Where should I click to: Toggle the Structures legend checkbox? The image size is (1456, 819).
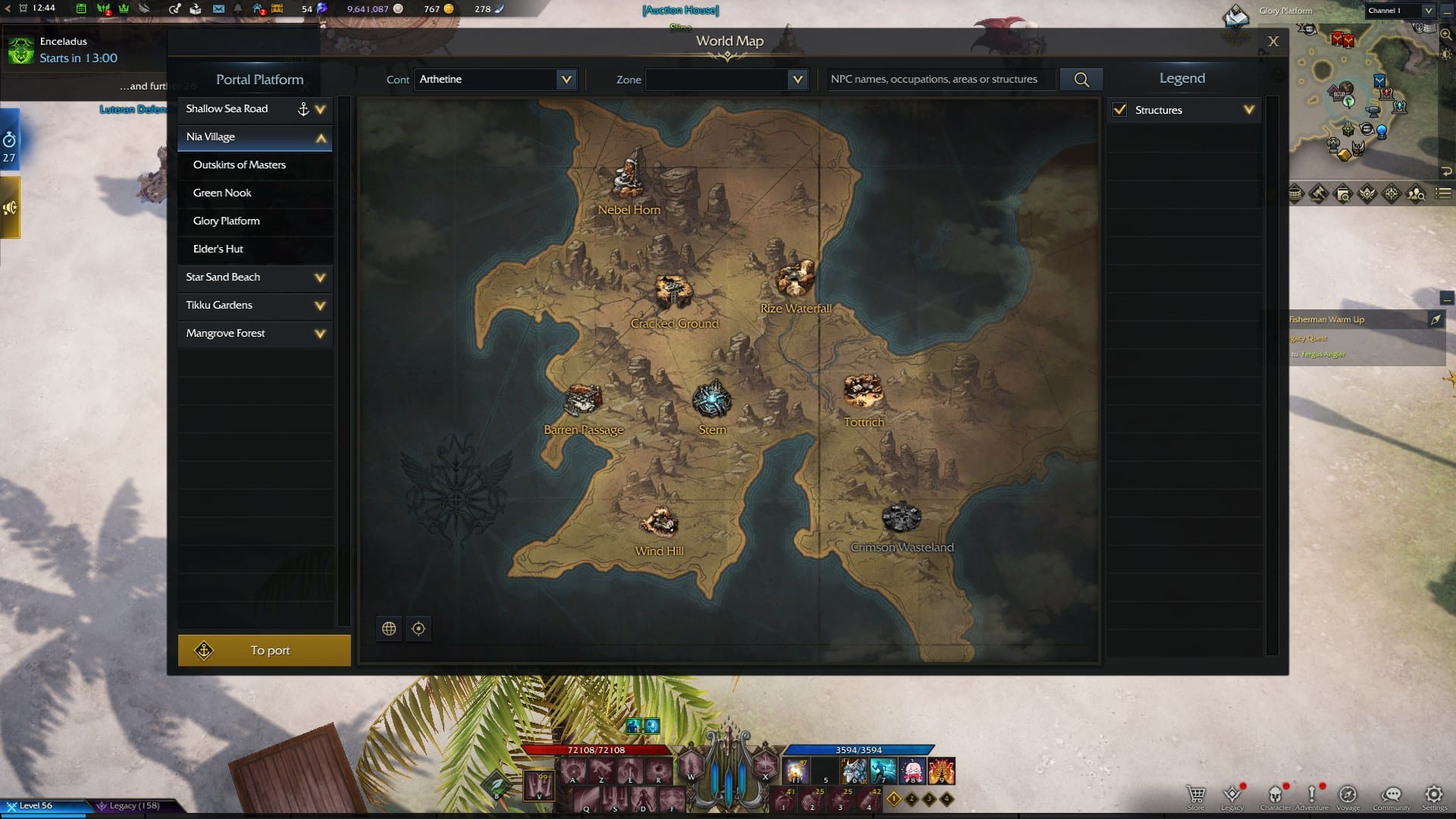pos(1120,110)
